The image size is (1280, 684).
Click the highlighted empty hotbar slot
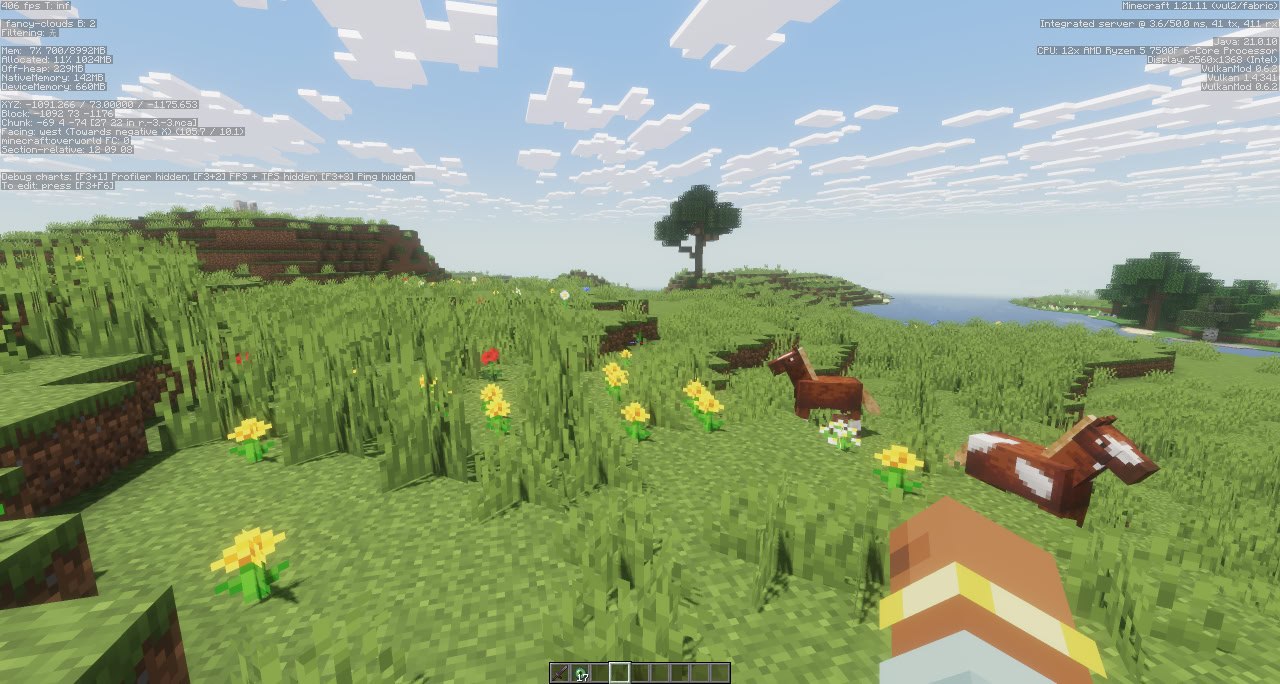[x=620, y=673]
